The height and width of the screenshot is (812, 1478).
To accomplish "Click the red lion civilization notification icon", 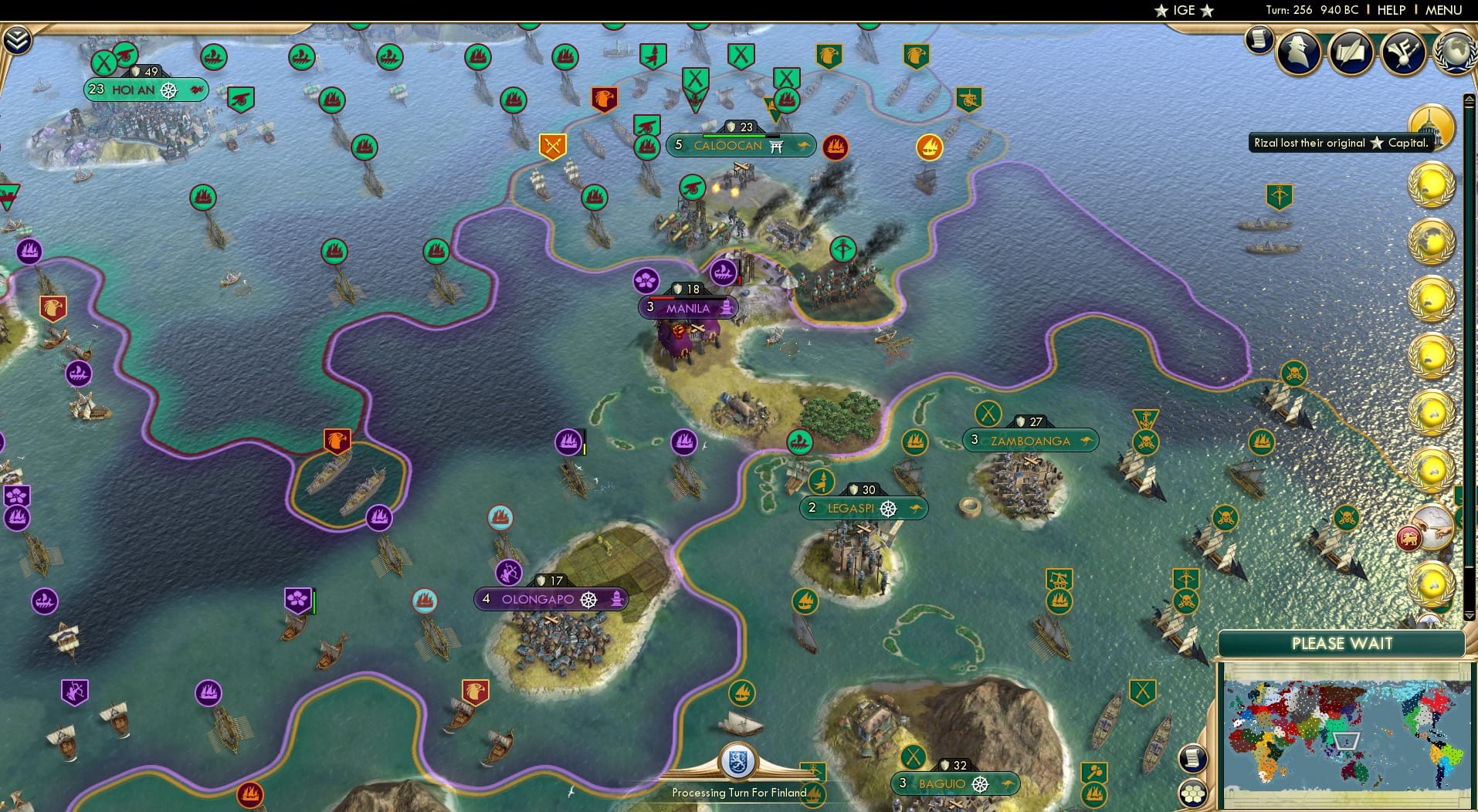I will pyautogui.click(x=1409, y=538).
